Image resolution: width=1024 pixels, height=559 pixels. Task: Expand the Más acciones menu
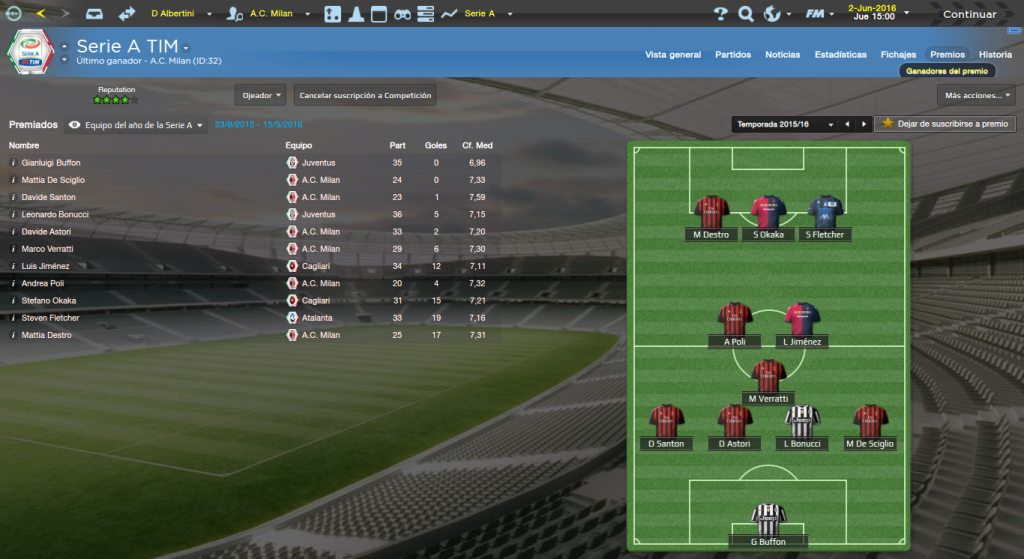tap(976, 96)
